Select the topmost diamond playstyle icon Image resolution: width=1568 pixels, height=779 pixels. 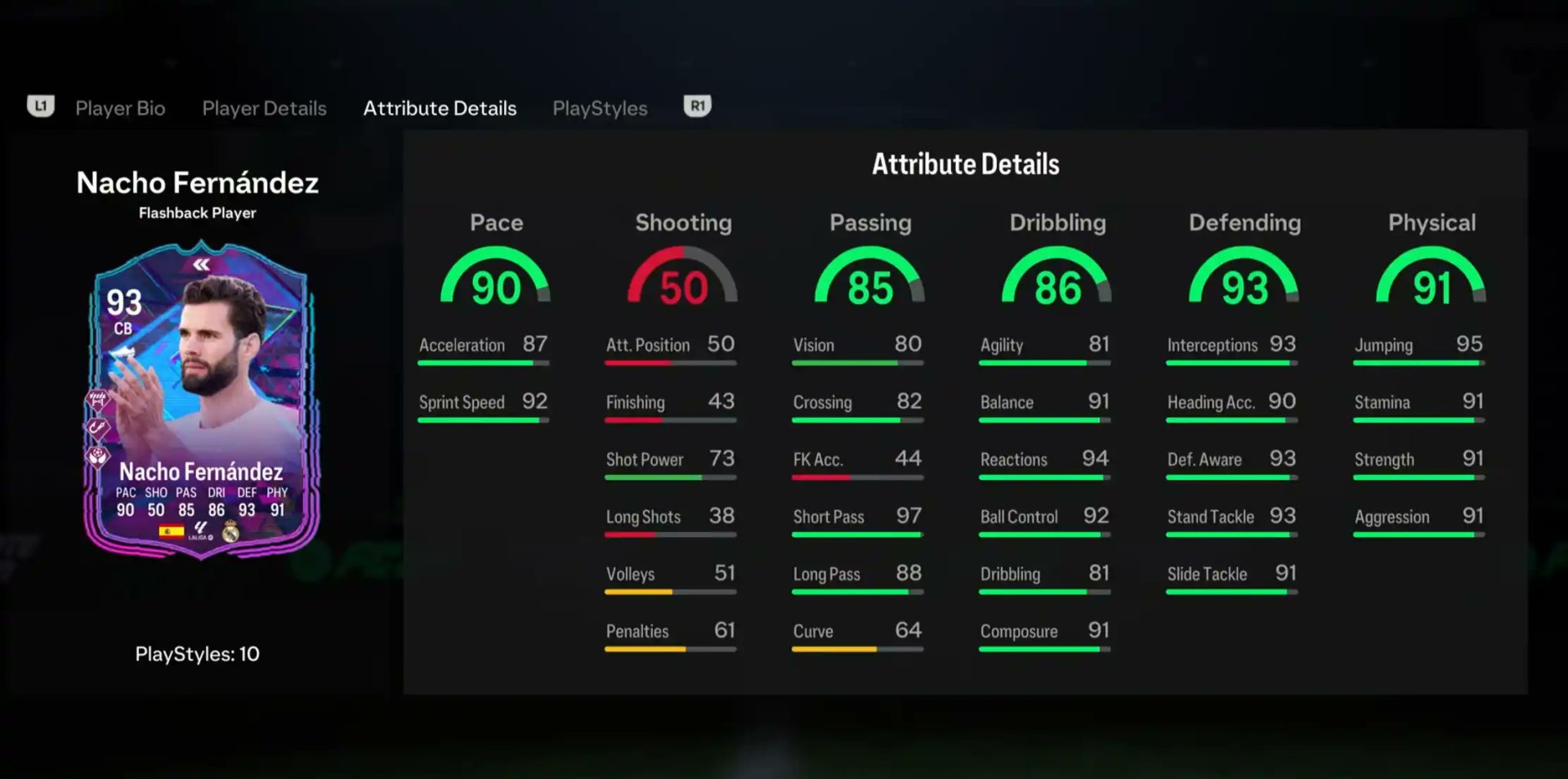click(x=98, y=400)
